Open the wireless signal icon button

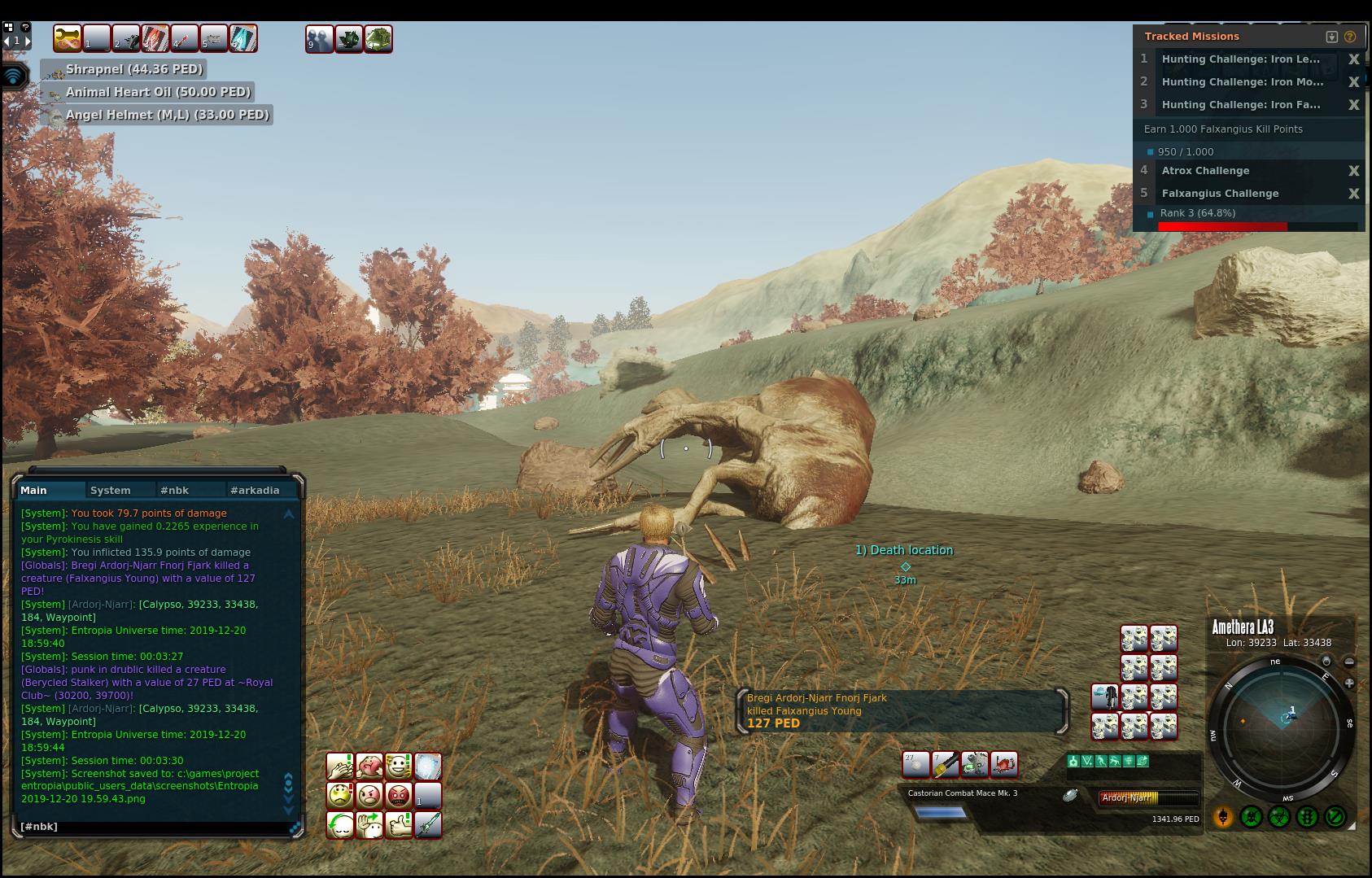14,76
